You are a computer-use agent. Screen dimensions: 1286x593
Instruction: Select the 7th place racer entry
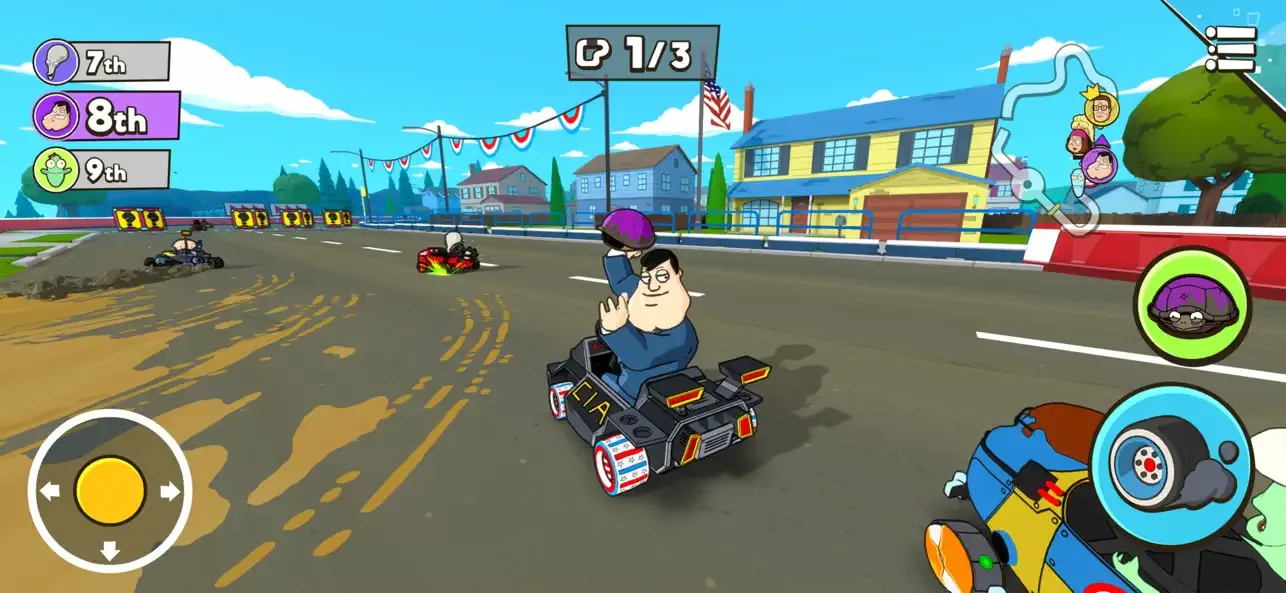point(102,63)
